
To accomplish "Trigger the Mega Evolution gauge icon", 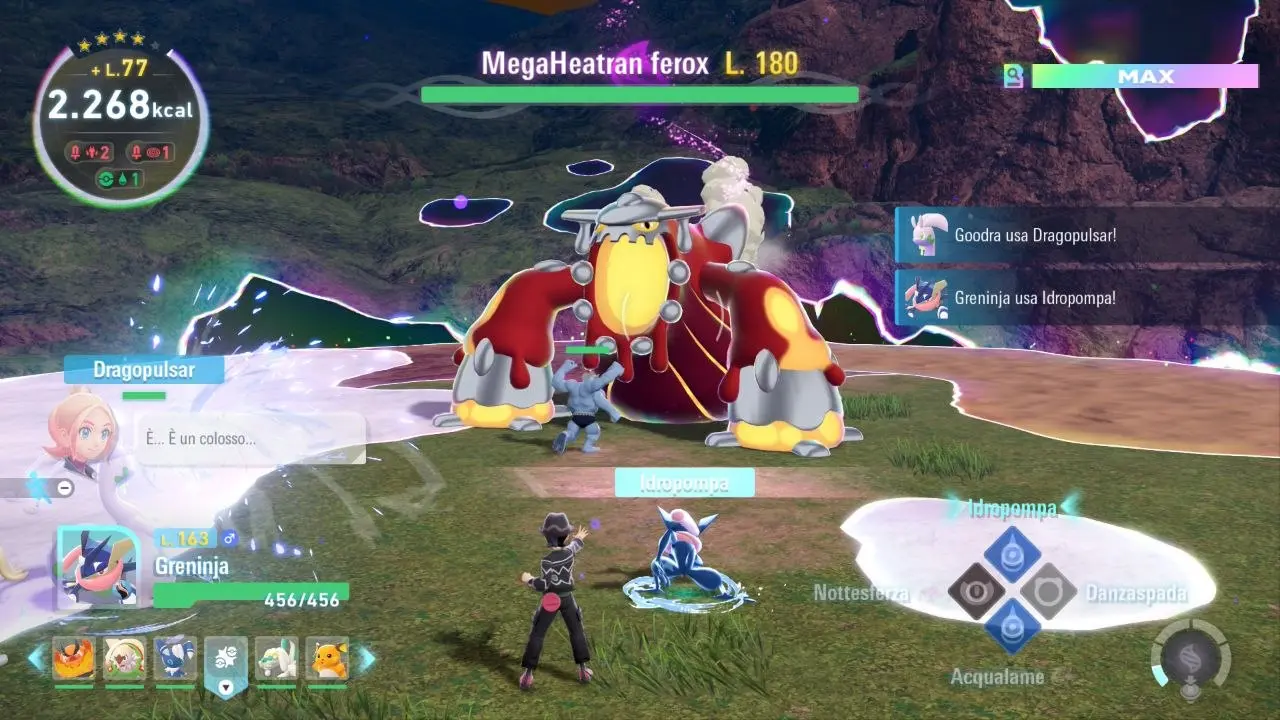I will click(1189, 660).
